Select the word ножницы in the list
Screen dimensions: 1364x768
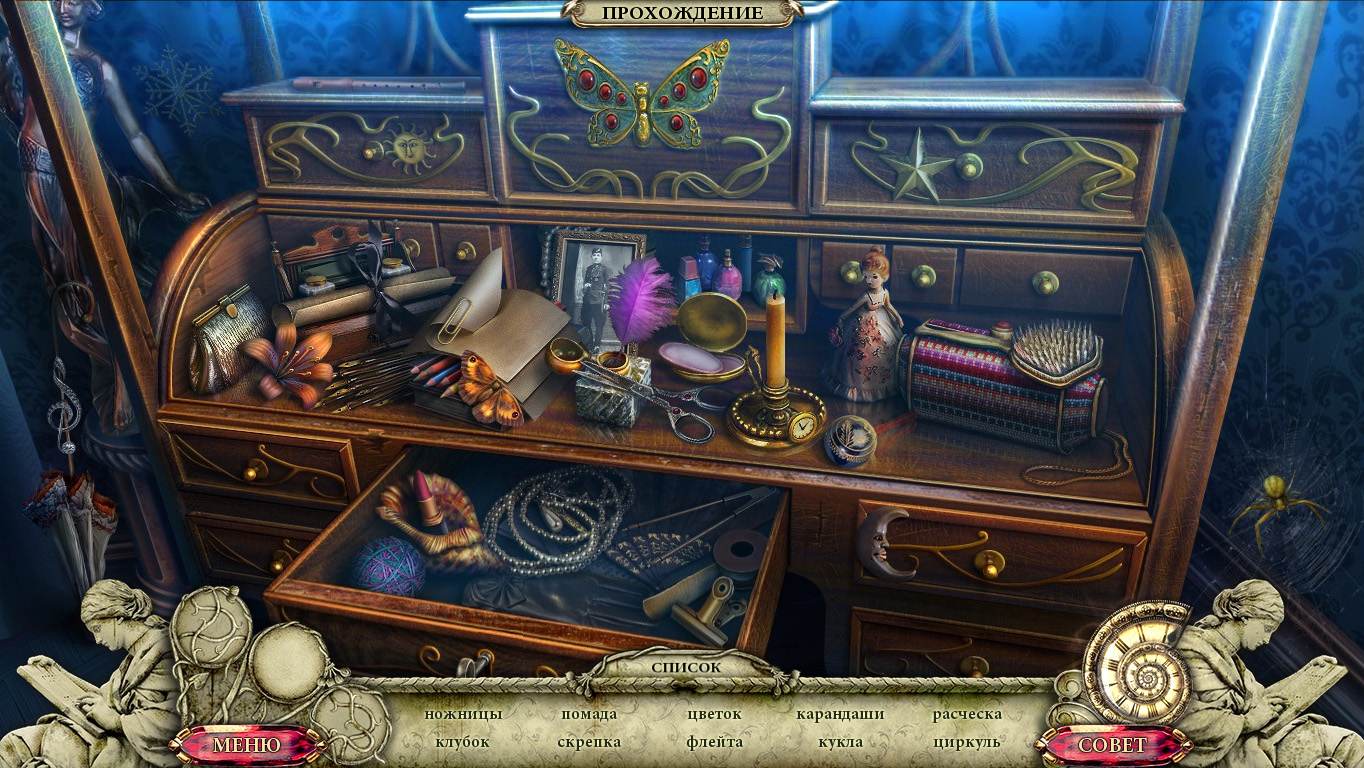[x=463, y=714]
